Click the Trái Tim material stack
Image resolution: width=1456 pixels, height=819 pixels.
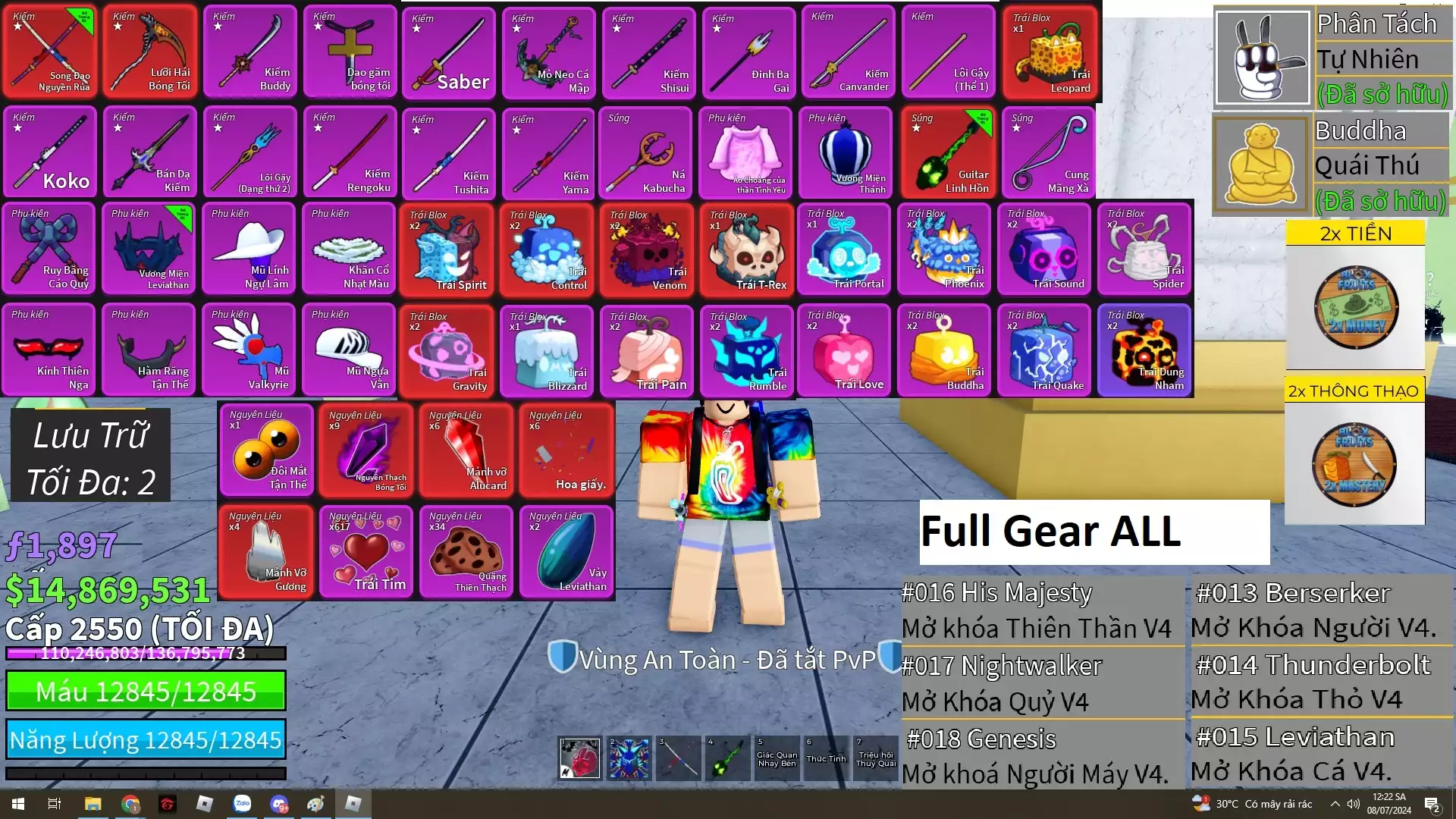tap(366, 551)
